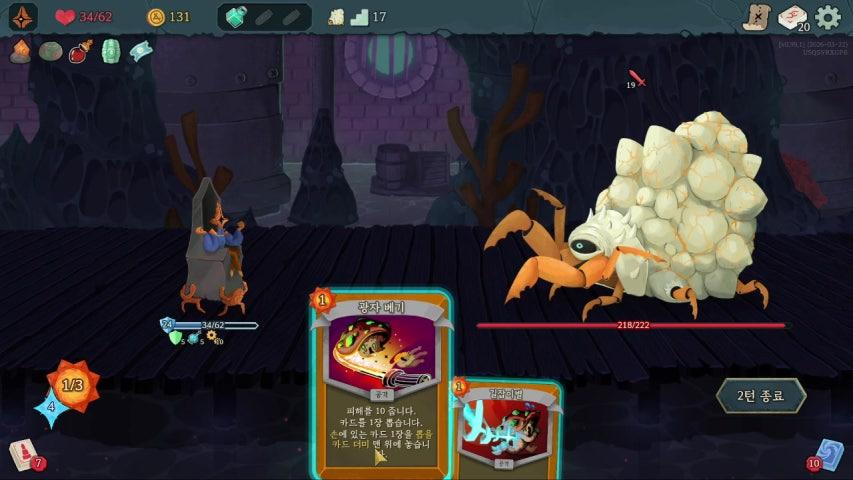Inspect the red potion flask relic

pos(80,51)
